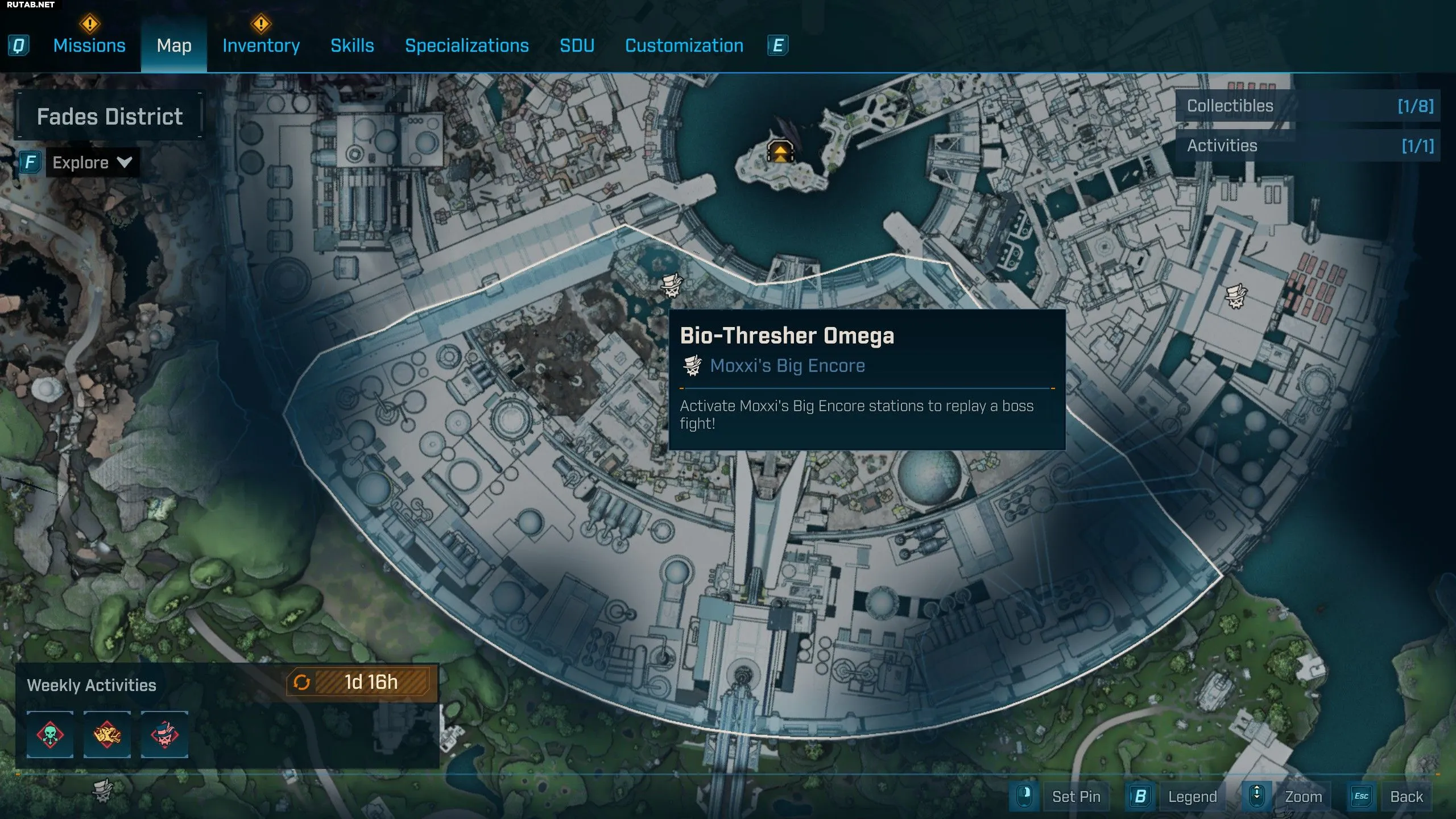Show the Collectibles tracker row
The width and height of the screenshot is (1456, 819).
1307,106
